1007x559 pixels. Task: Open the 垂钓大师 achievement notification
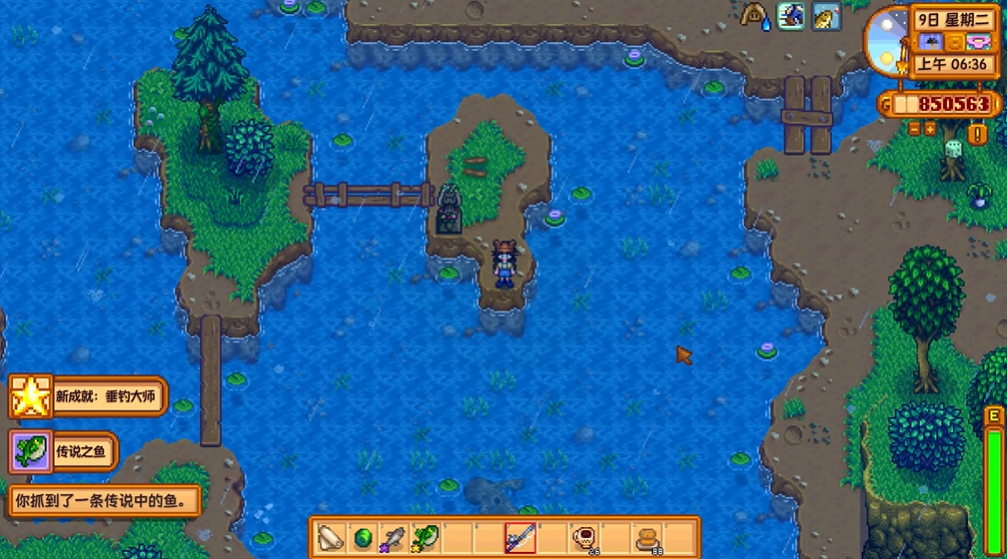[88, 396]
